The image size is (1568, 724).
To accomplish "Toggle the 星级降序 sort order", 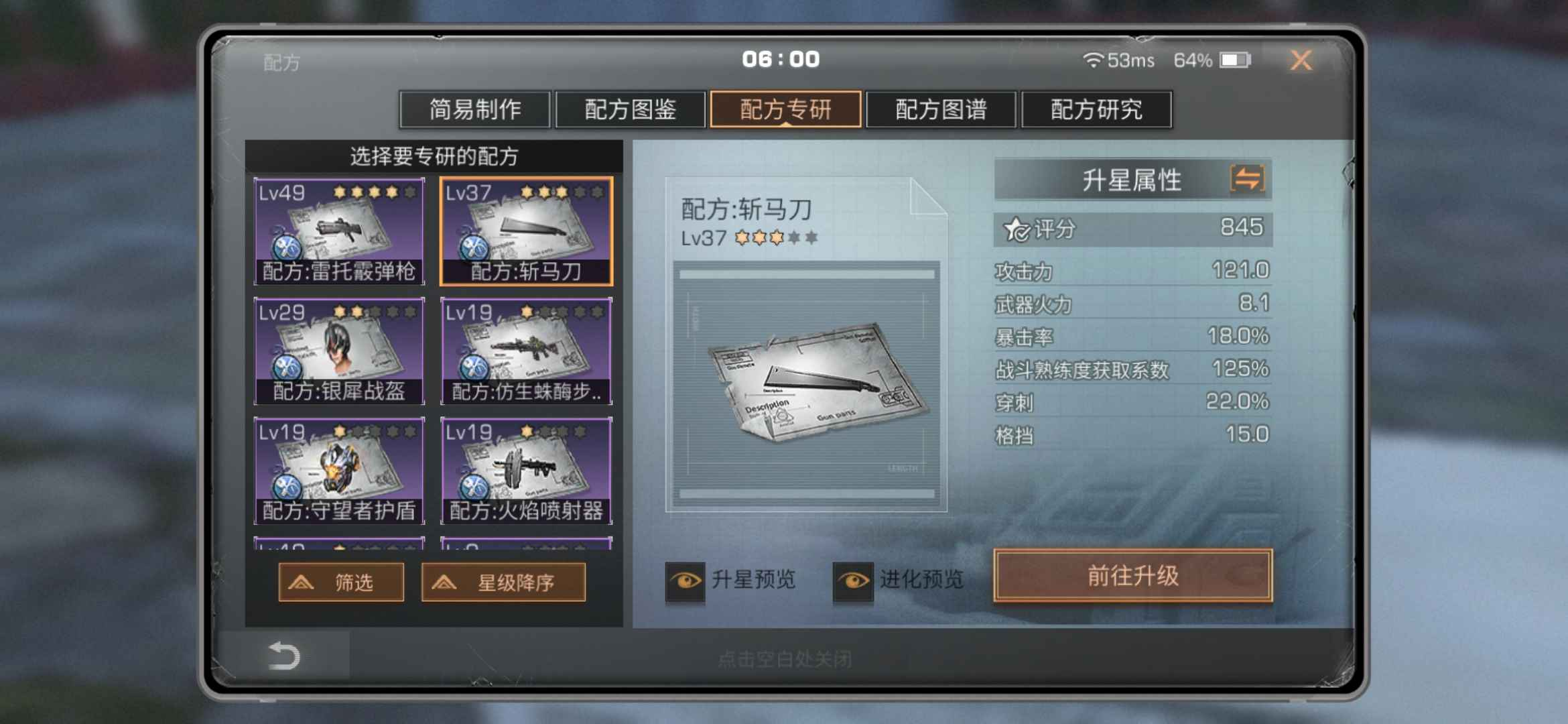I will pyautogui.click(x=503, y=582).
